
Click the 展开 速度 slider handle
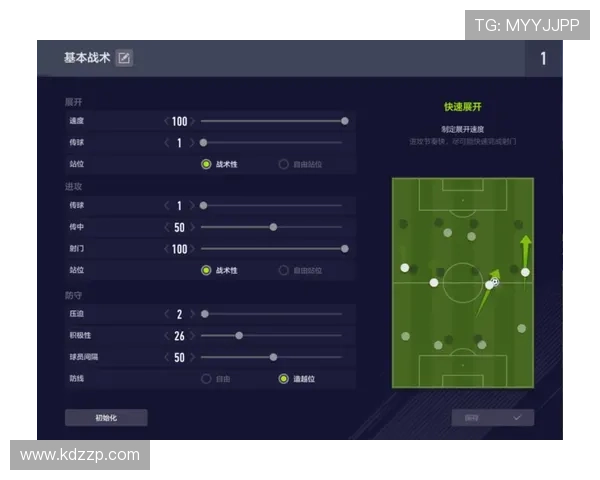pyautogui.click(x=345, y=121)
